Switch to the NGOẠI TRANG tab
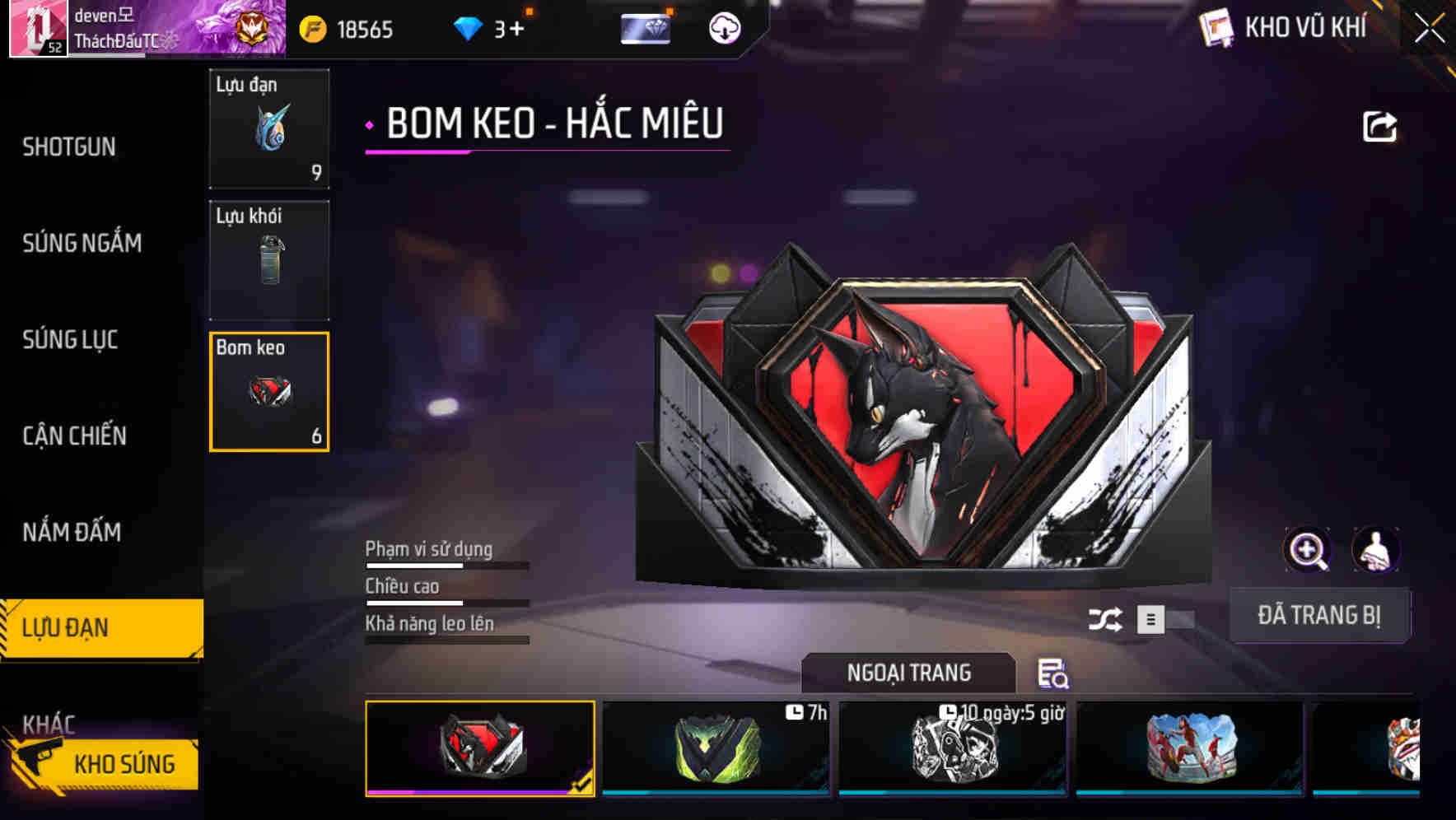 (908, 673)
